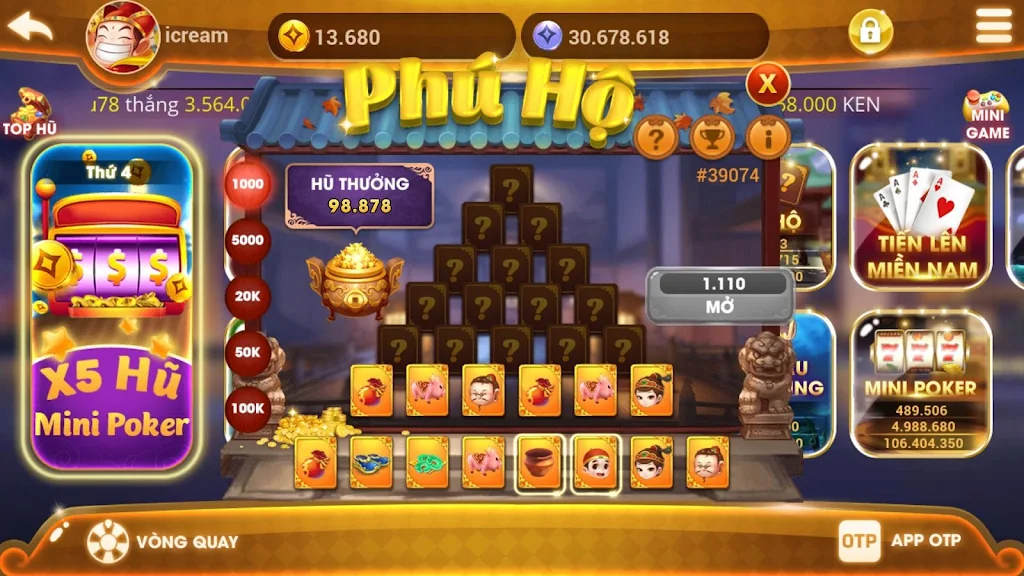This screenshot has height=576, width=1024.
Task: Choose the 5000 bet level
Action: coord(247,241)
